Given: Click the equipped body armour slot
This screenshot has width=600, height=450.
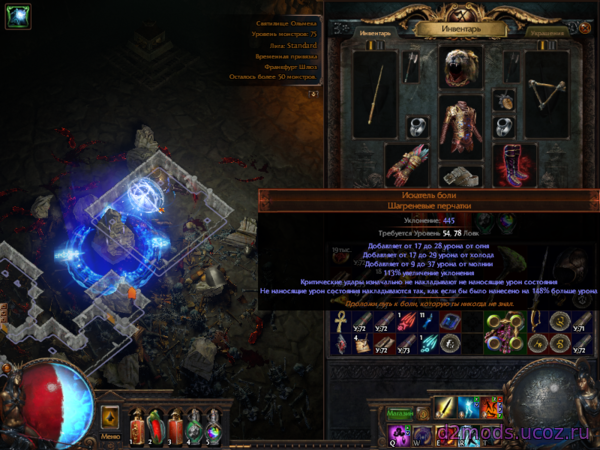Looking at the screenshot, I should [x=461, y=128].
